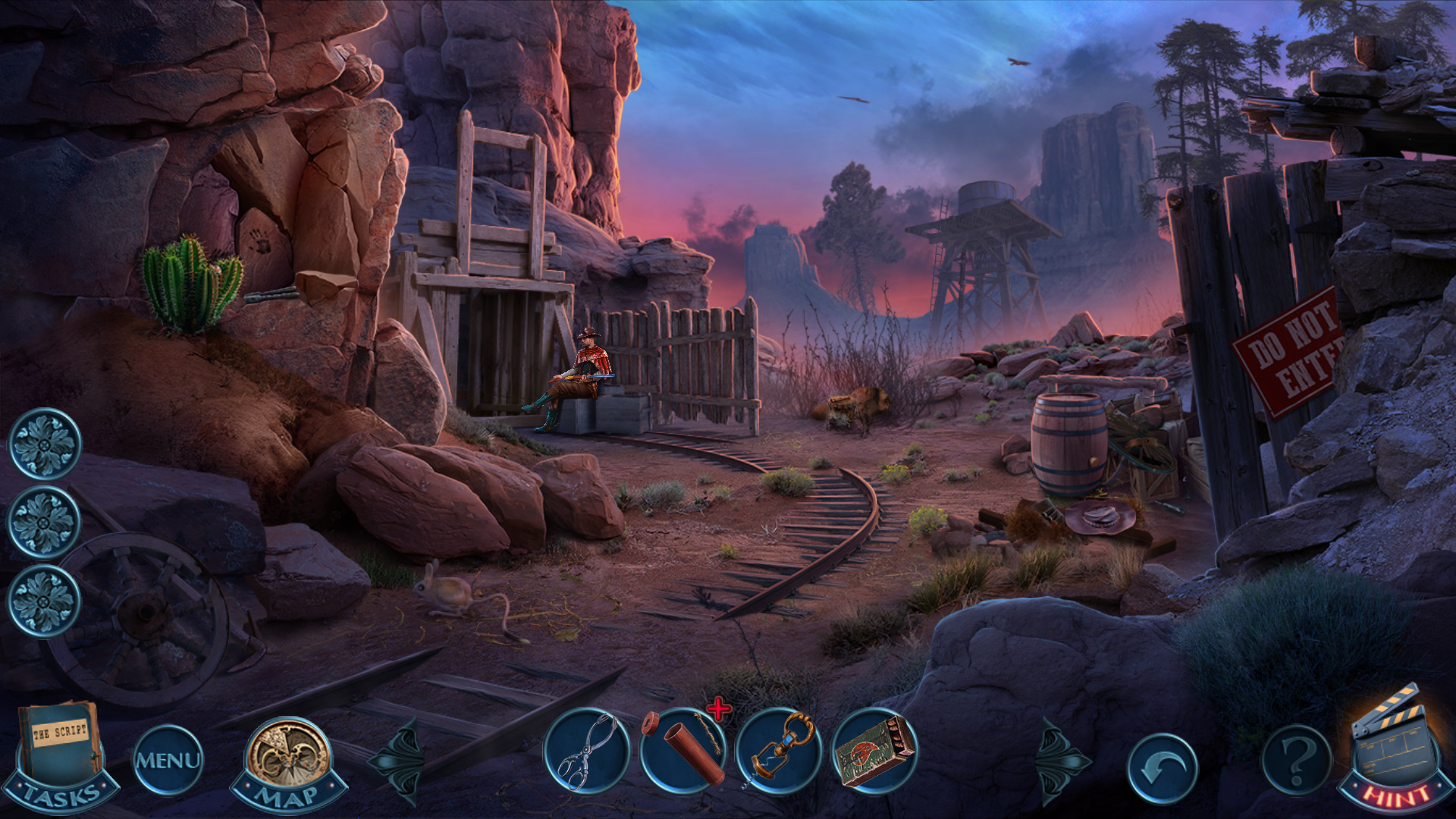Viewport: 1456px width, 819px height.
Task: Select the gold clasp inventory item
Action: [x=779, y=751]
